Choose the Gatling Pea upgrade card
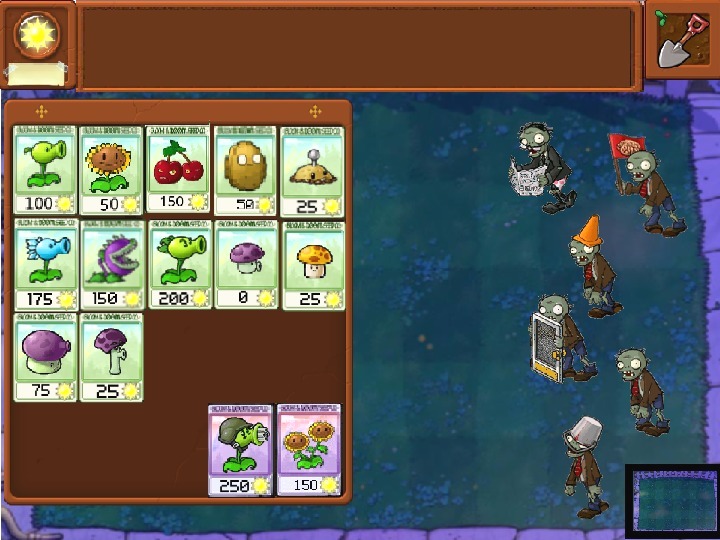 [240, 449]
